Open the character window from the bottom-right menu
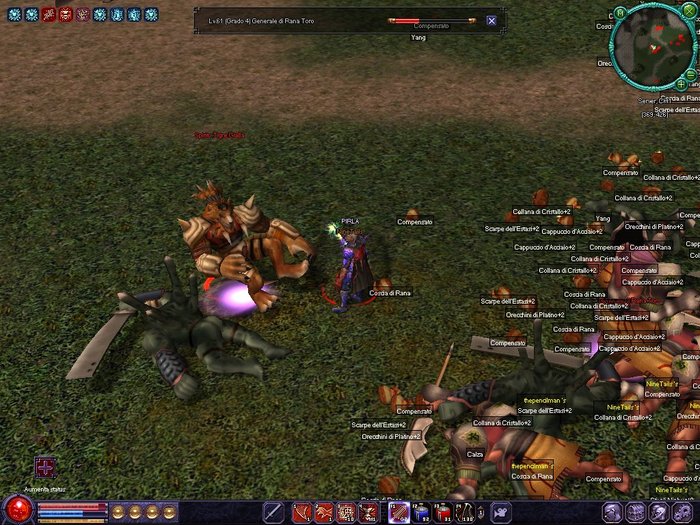Screen dimensions: 700x525 (x=610, y=513)
